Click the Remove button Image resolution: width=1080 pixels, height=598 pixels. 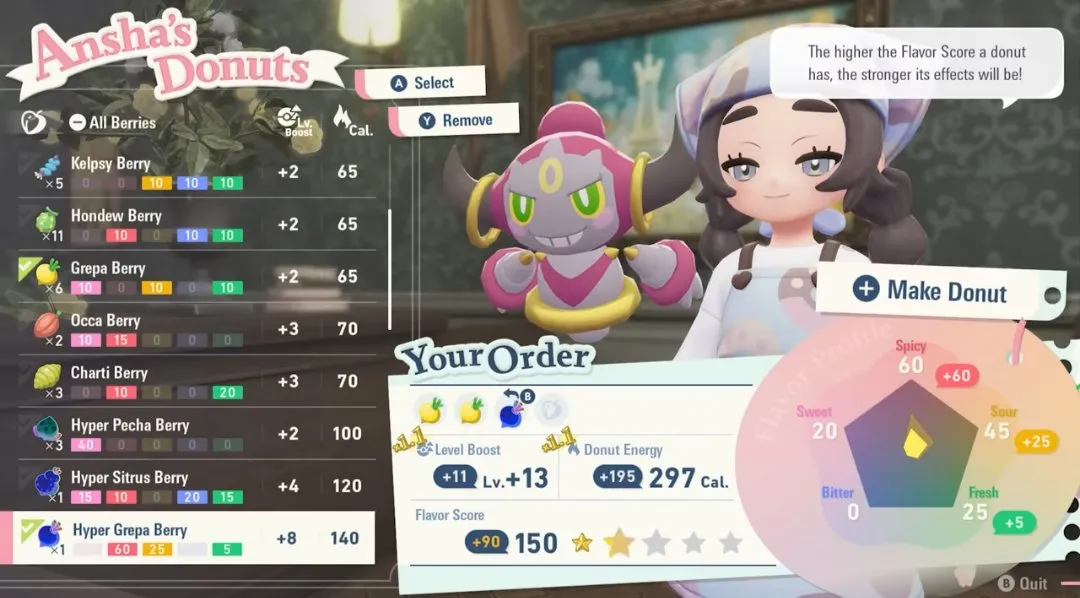[455, 120]
